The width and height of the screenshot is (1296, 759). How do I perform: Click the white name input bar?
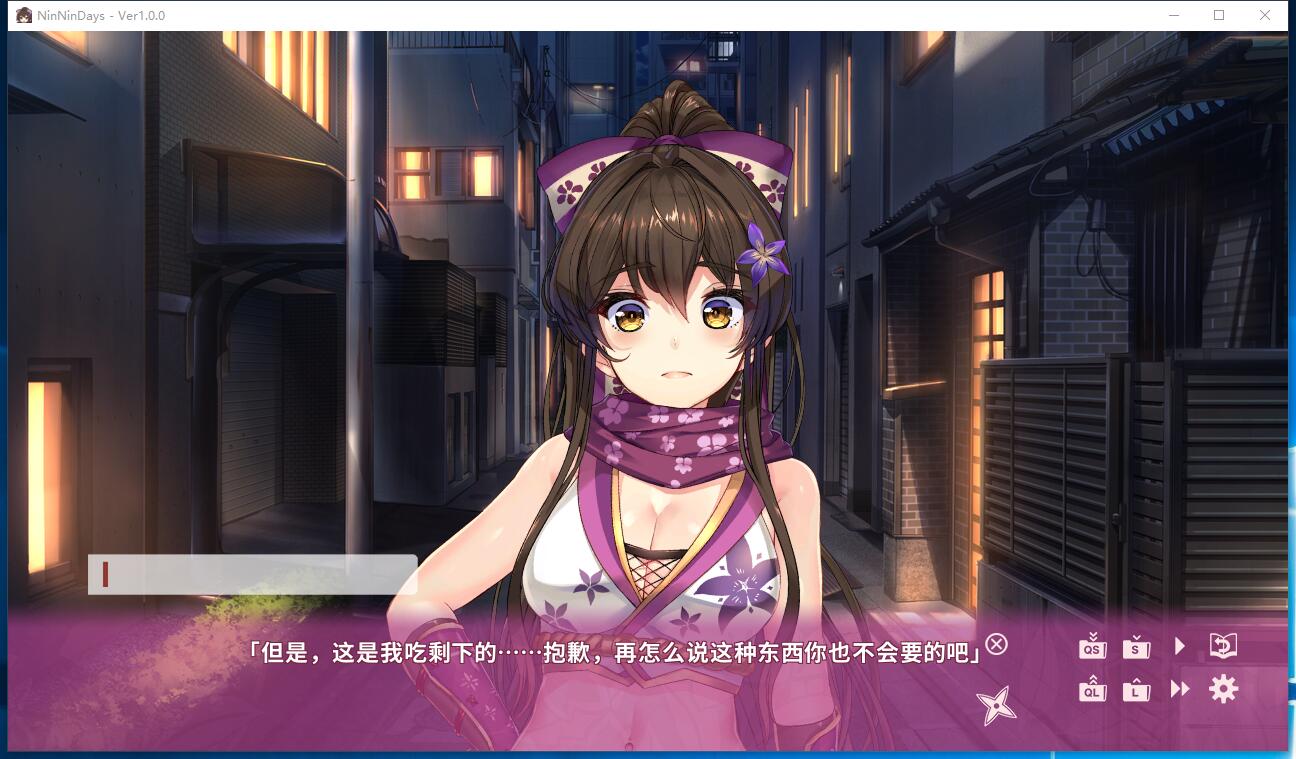coord(253,574)
